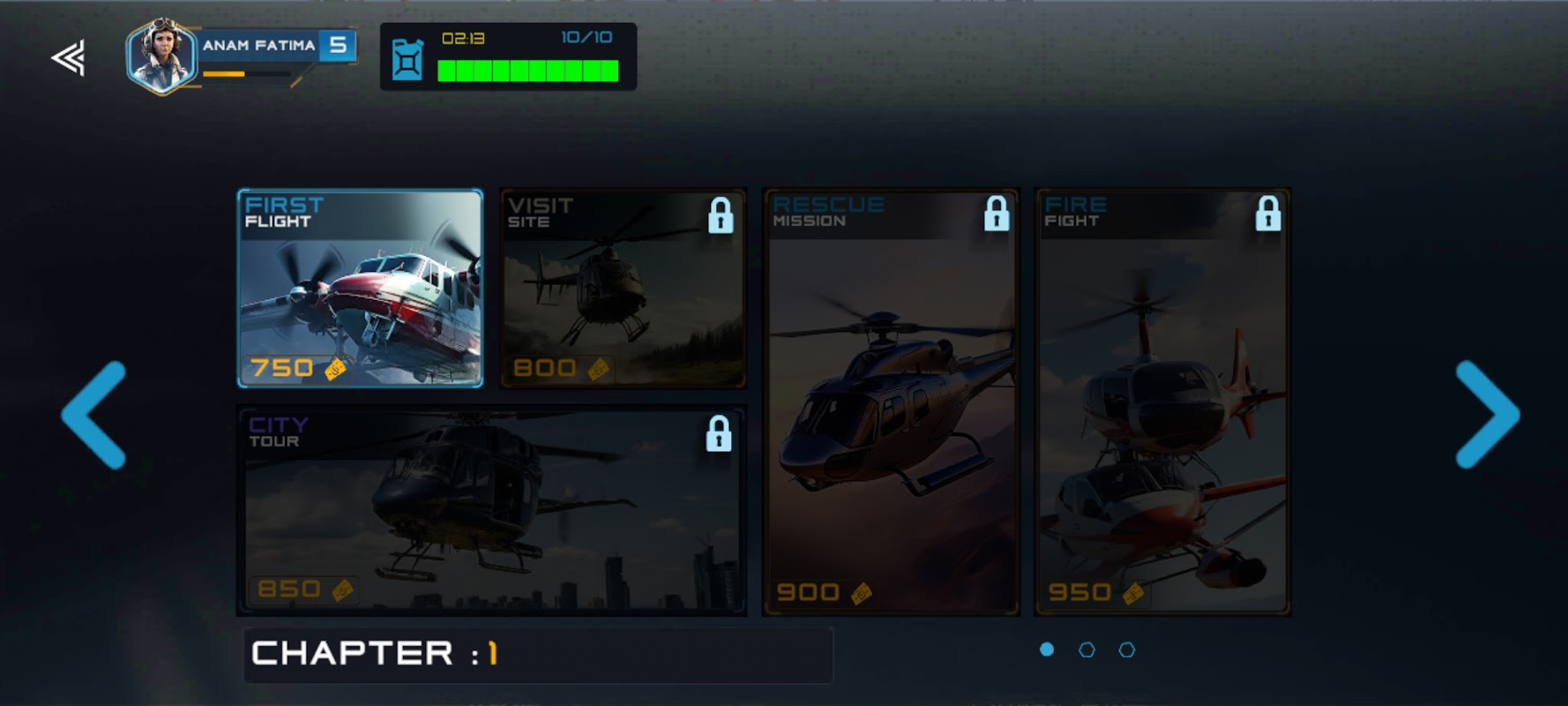
Task: Jump to the second page dot
Action: coord(1086,650)
